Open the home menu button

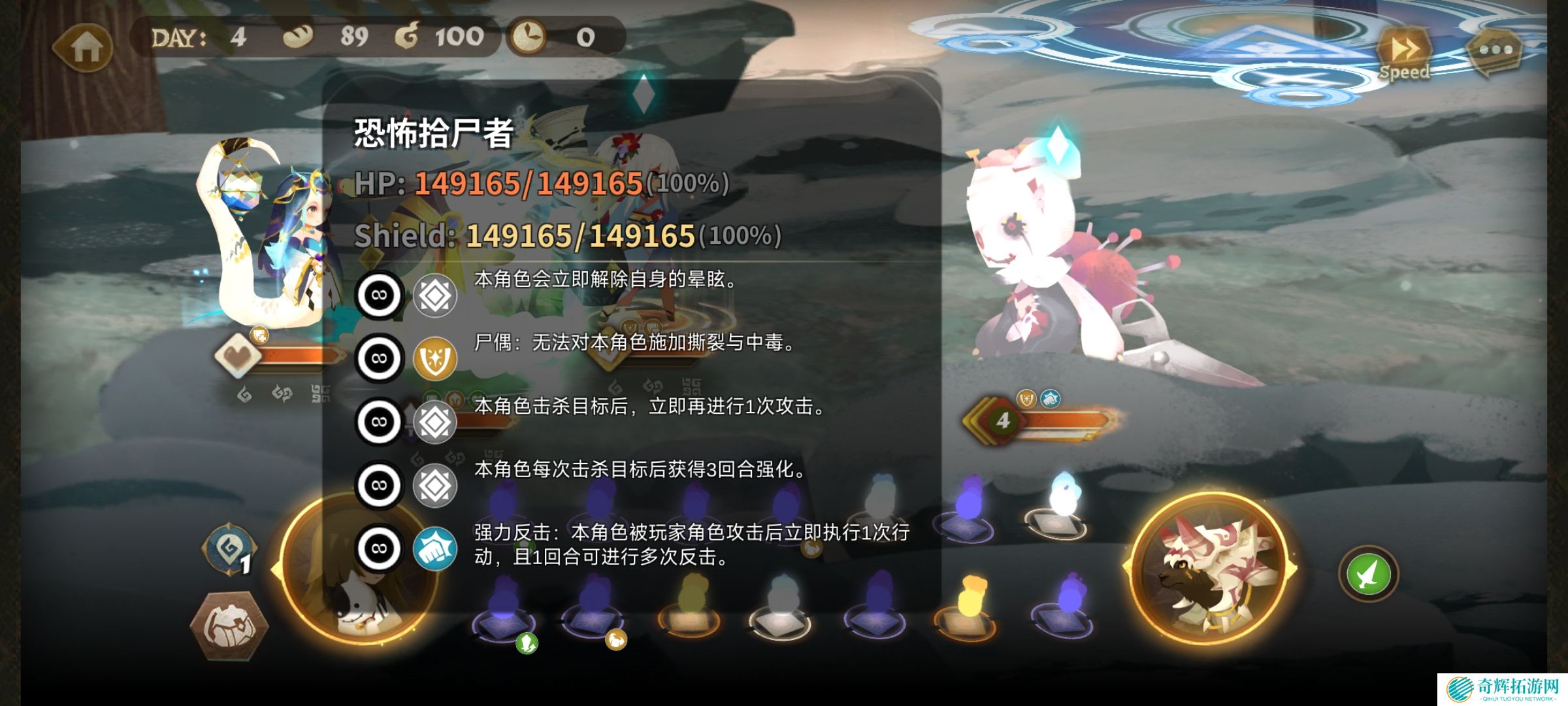85,46
